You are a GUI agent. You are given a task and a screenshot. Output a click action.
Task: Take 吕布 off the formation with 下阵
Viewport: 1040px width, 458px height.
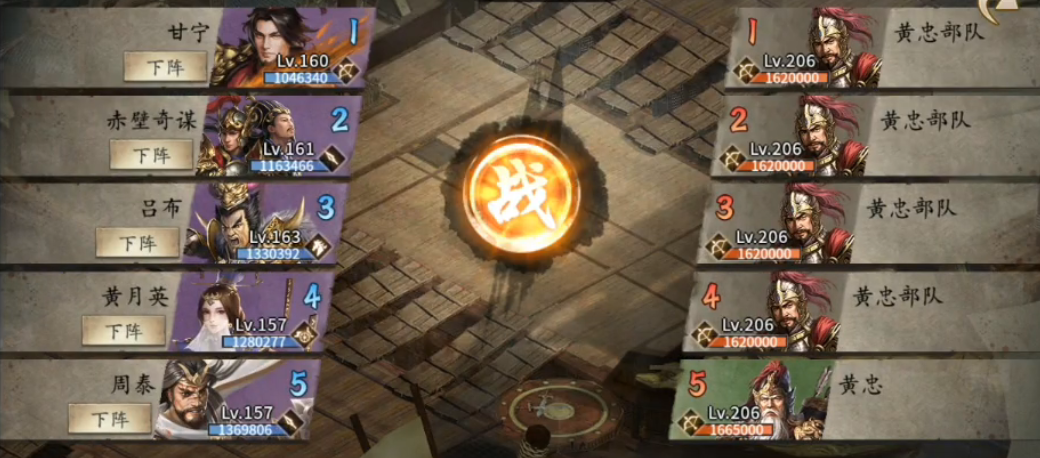[137, 242]
